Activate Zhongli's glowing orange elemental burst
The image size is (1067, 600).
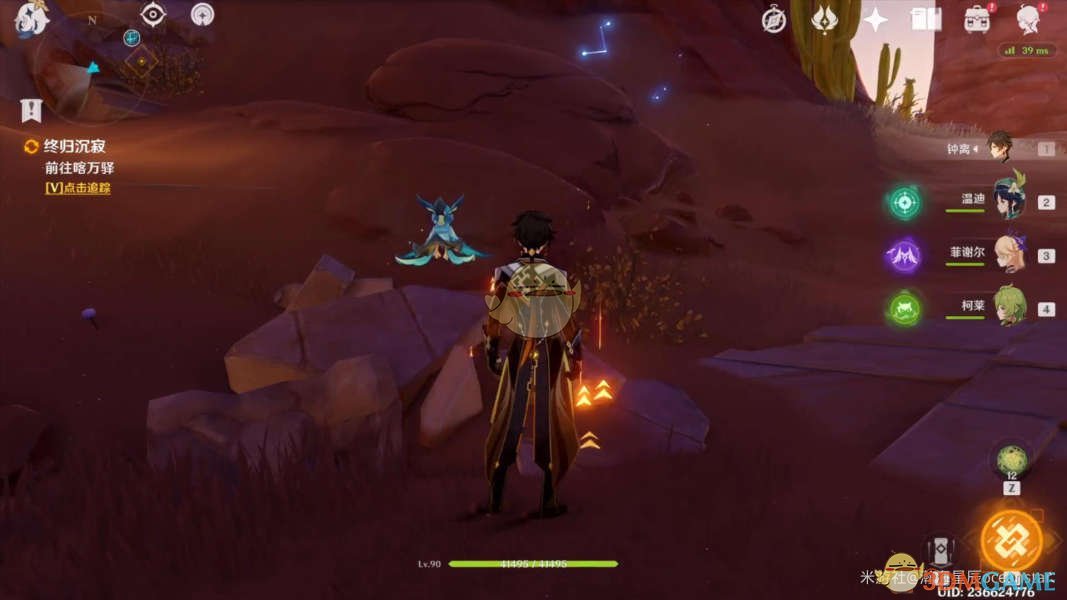pyautogui.click(x=1011, y=539)
